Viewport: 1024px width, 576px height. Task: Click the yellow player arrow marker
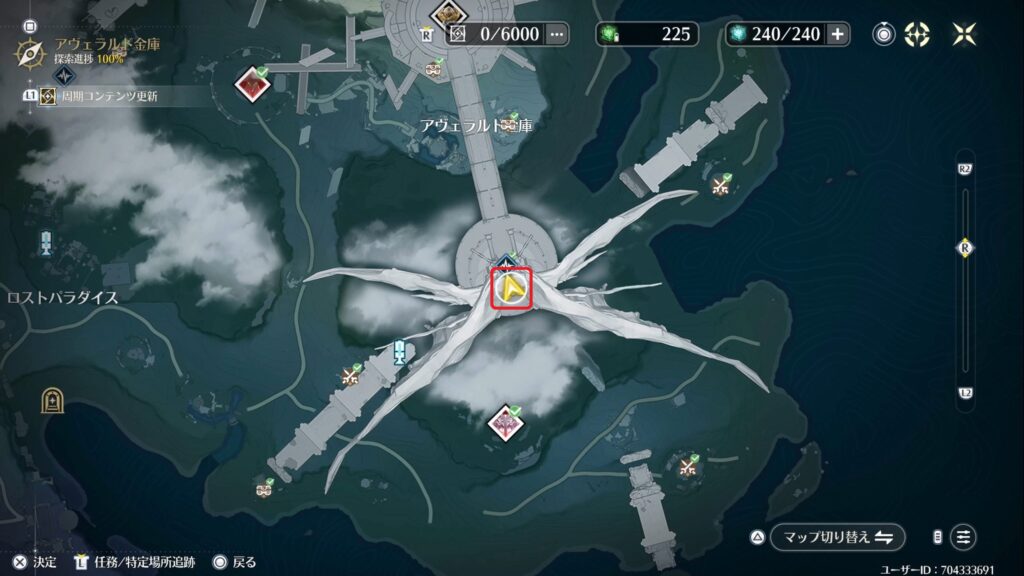(x=511, y=290)
